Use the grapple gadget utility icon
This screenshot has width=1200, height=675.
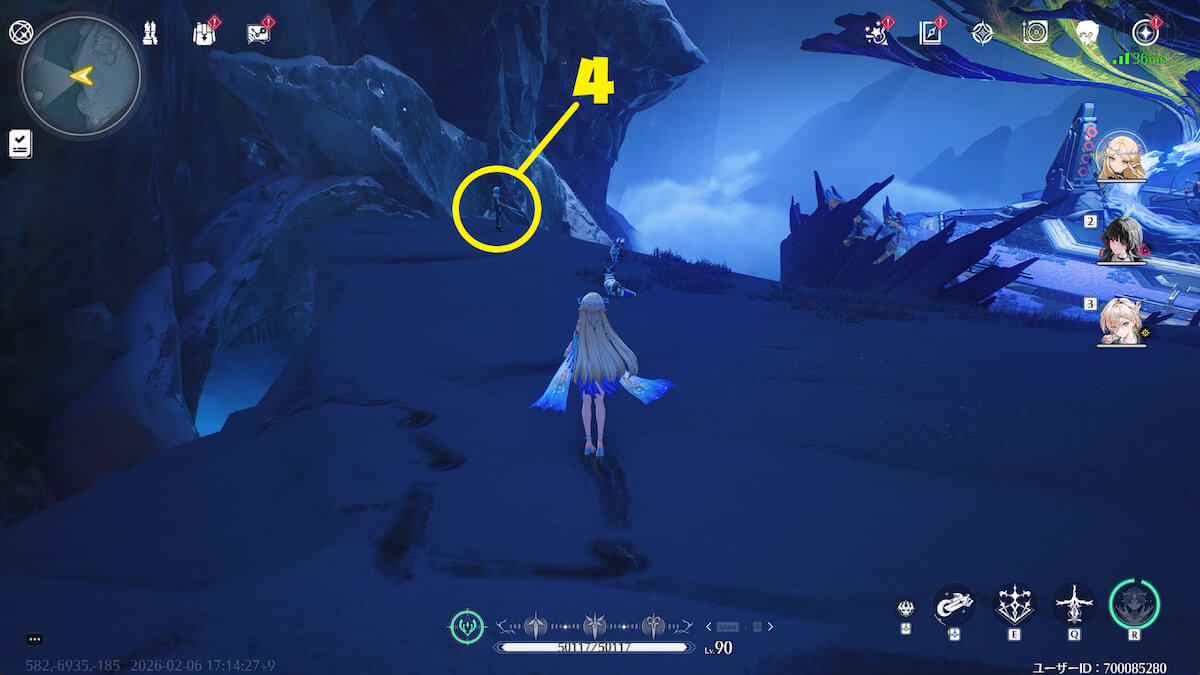pyautogui.click(x=954, y=604)
